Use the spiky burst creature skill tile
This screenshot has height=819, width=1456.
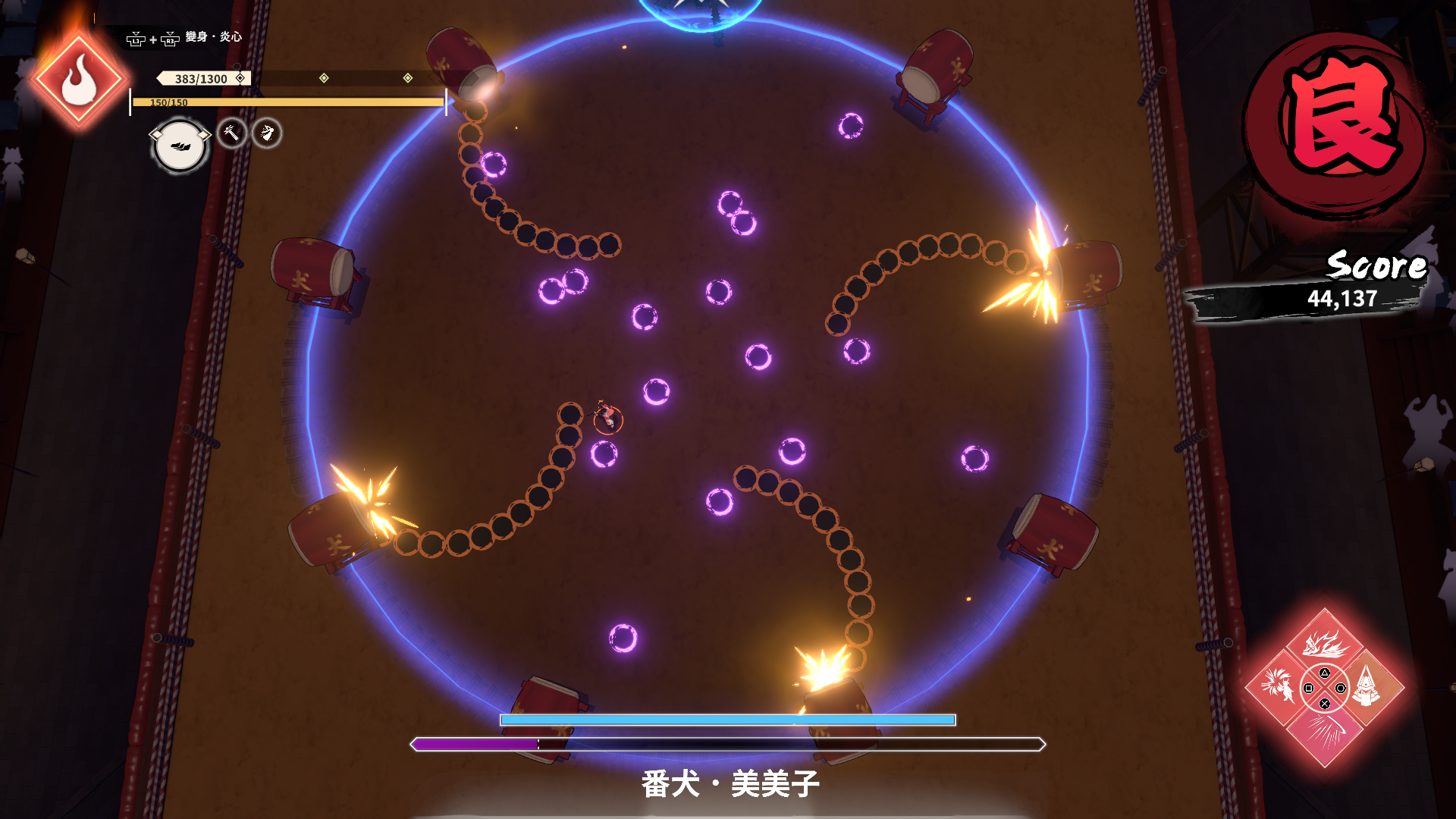[1279, 687]
